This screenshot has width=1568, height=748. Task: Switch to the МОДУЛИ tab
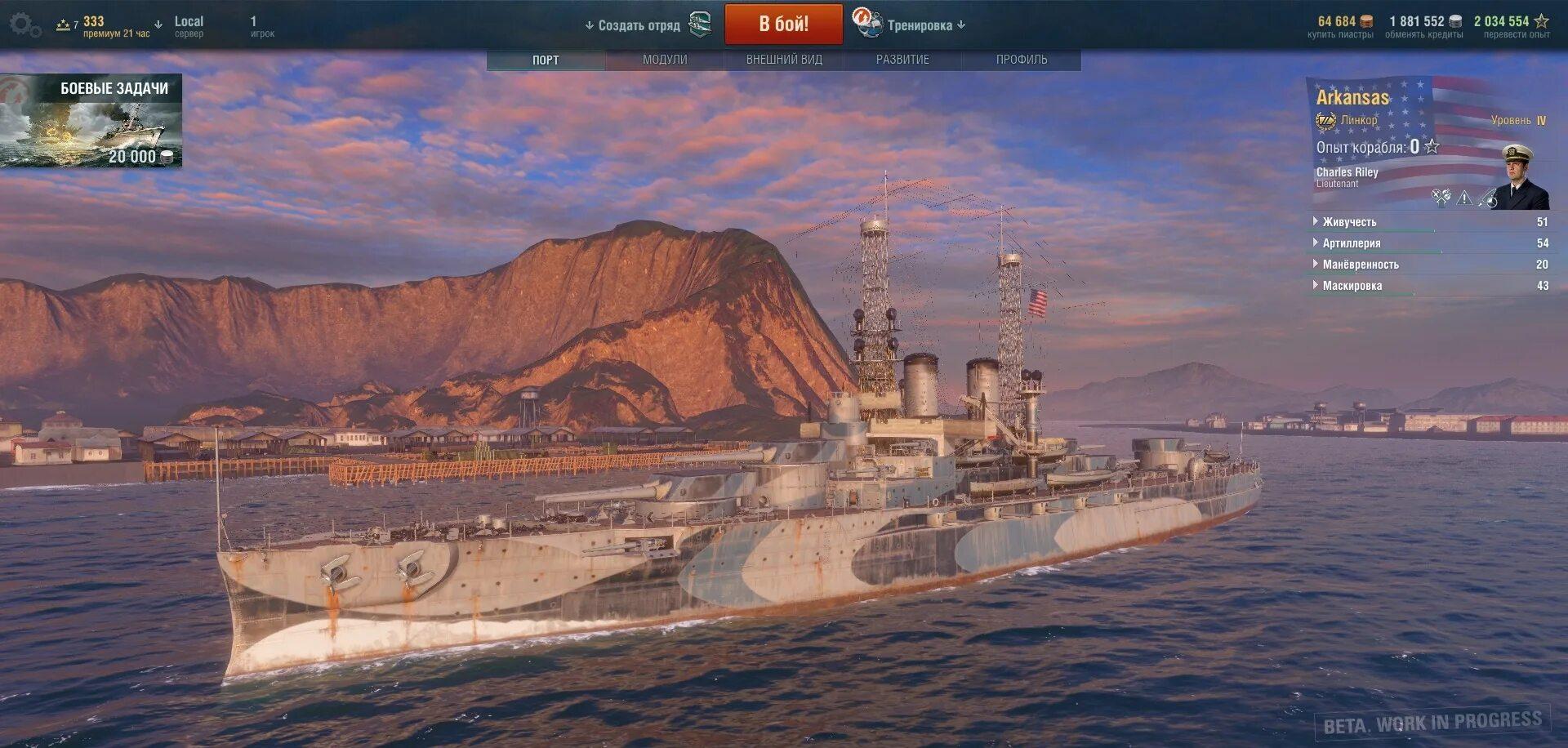(x=665, y=60)
